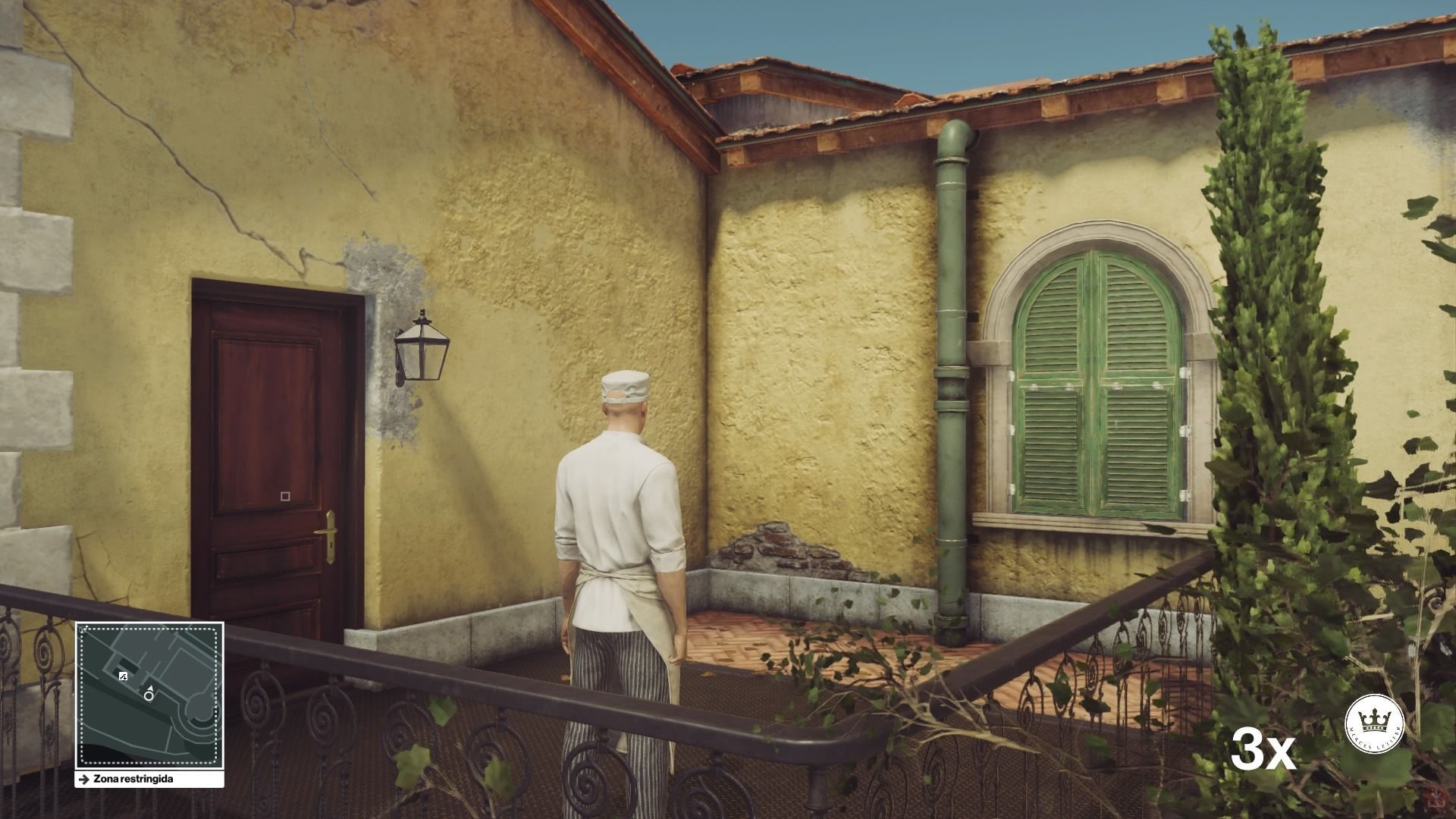The height and width of the screenshot is (819, 1456).
Task: Click the crown channel logo watermark
Action: tap(1374, 723)
